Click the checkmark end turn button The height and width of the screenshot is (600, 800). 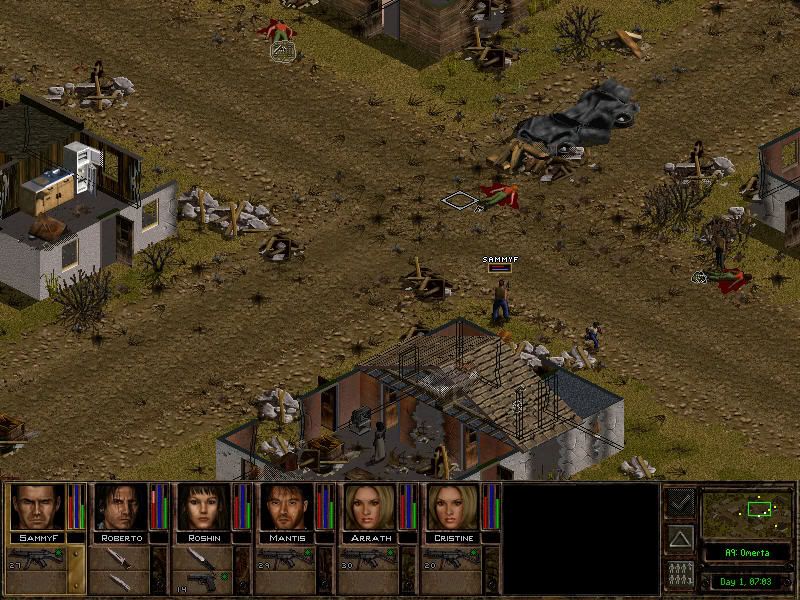[680, 502]
